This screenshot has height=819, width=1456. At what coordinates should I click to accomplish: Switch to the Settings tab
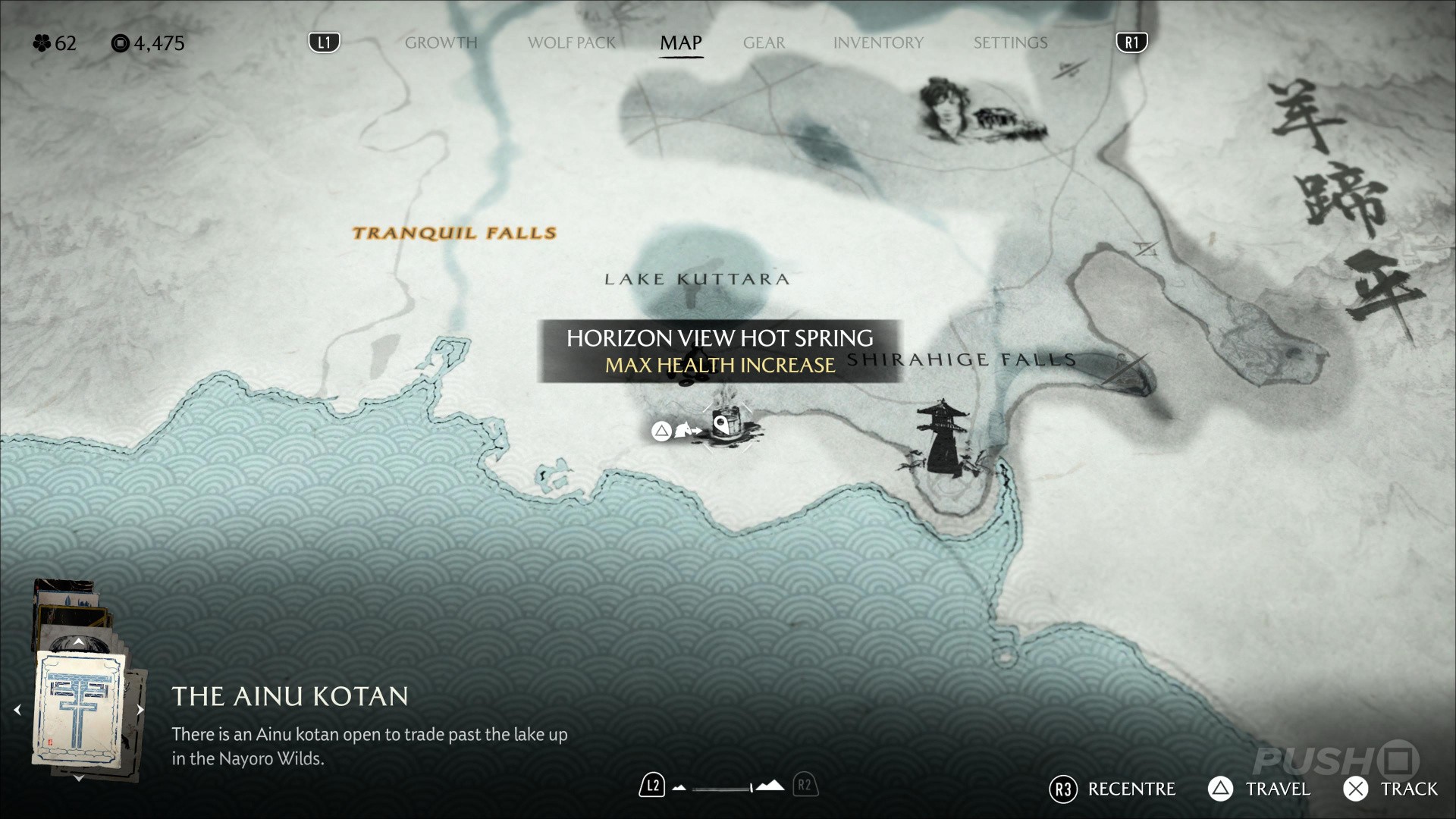[1010, 43]
